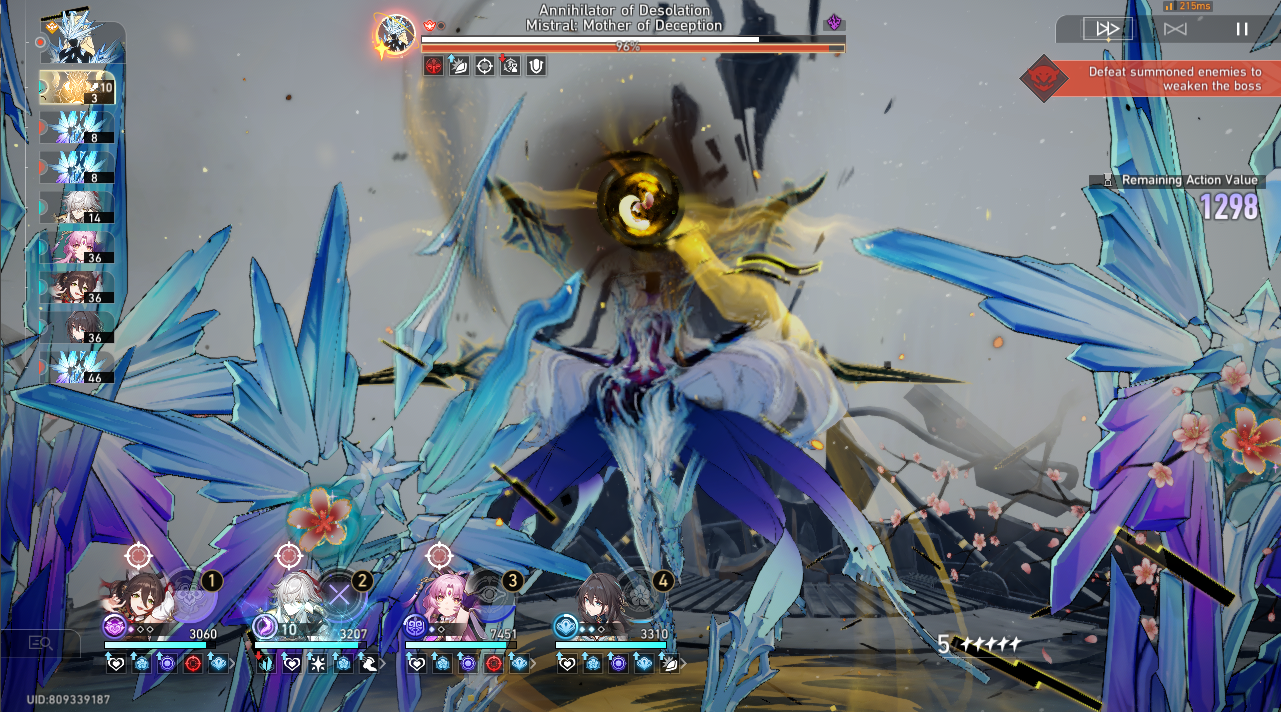Inspect the red crosshair debuff under the boss bar
The image size is (1281, 712).
(434, 67)
